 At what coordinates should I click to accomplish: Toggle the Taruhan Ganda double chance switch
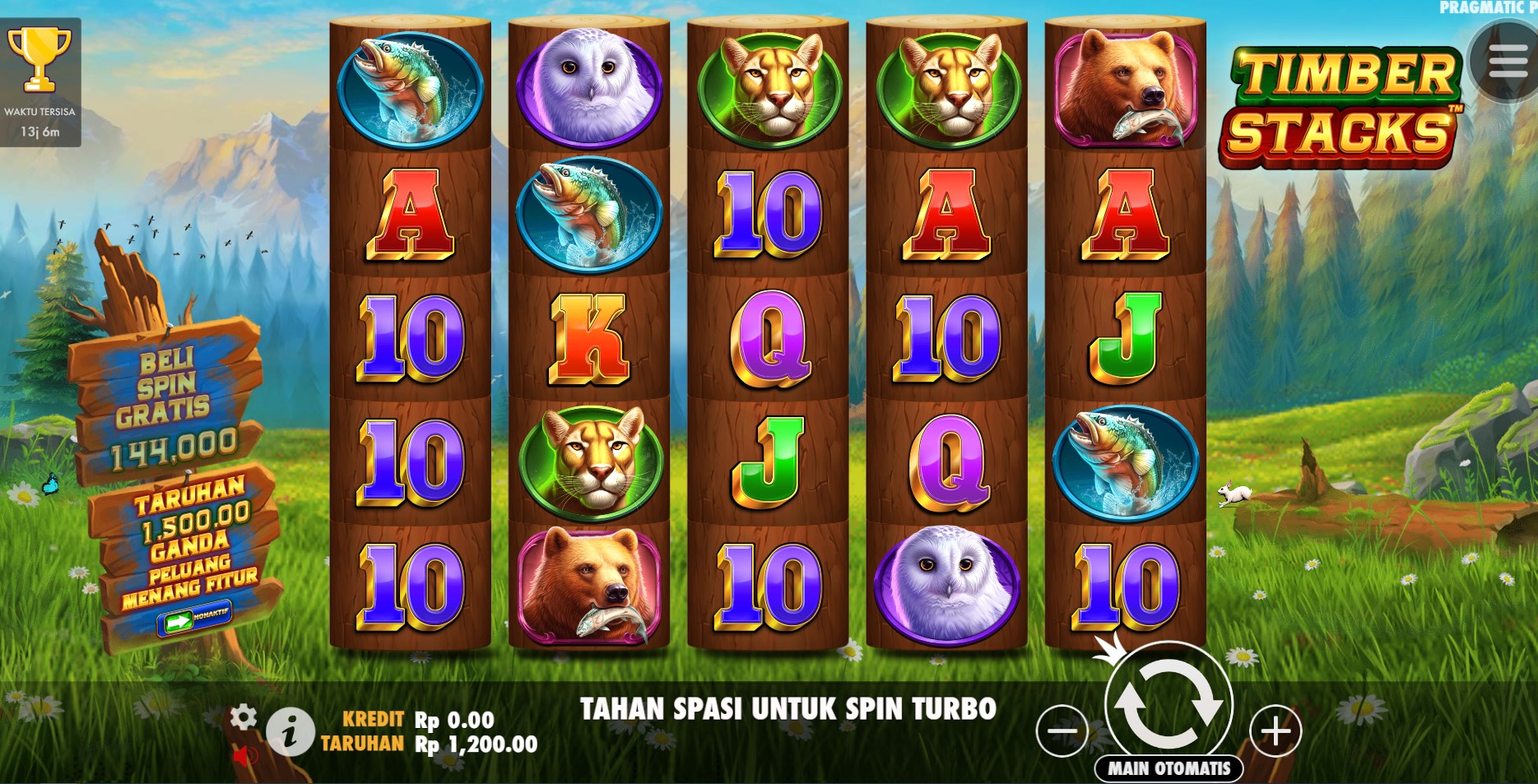coord(193,618)
